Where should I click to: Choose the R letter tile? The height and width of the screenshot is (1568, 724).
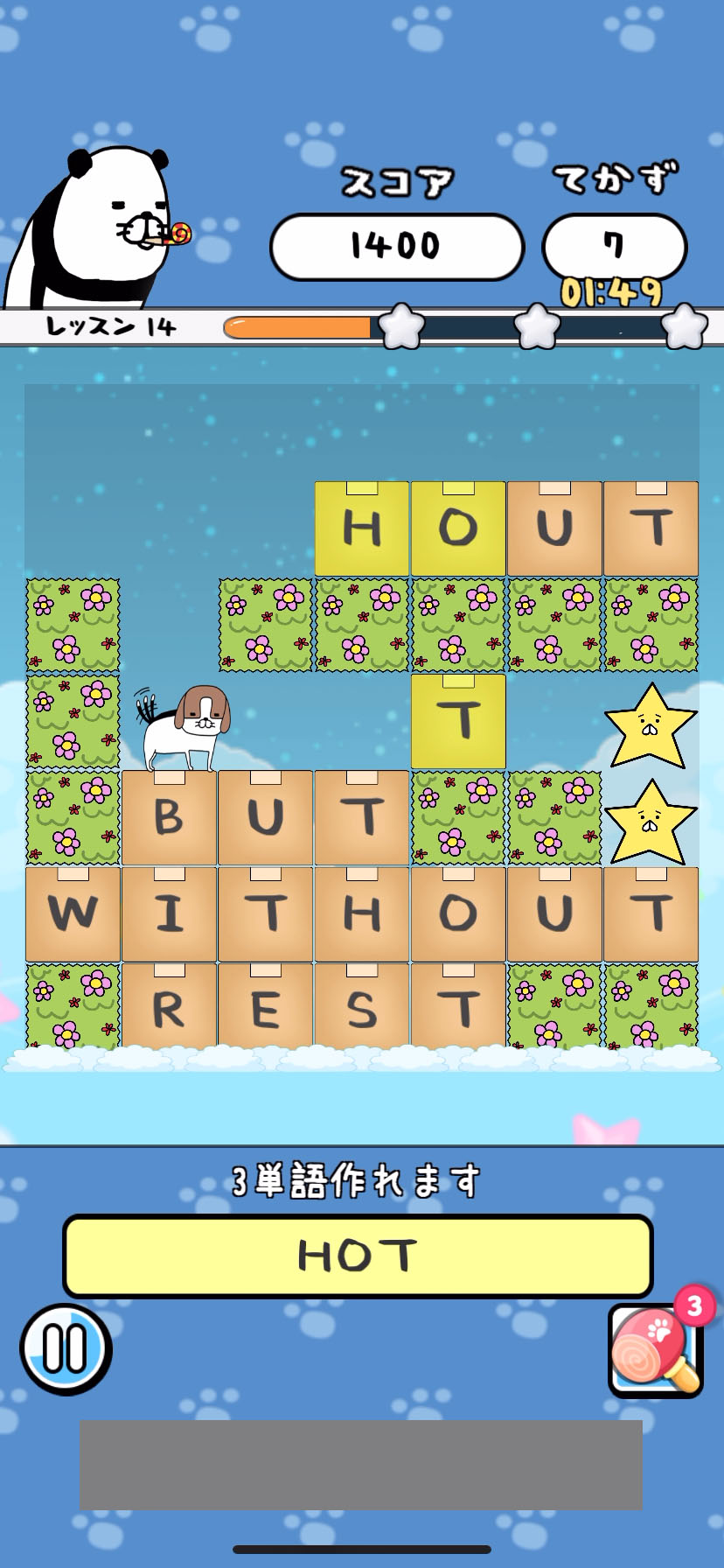(x=170, y=1009)
